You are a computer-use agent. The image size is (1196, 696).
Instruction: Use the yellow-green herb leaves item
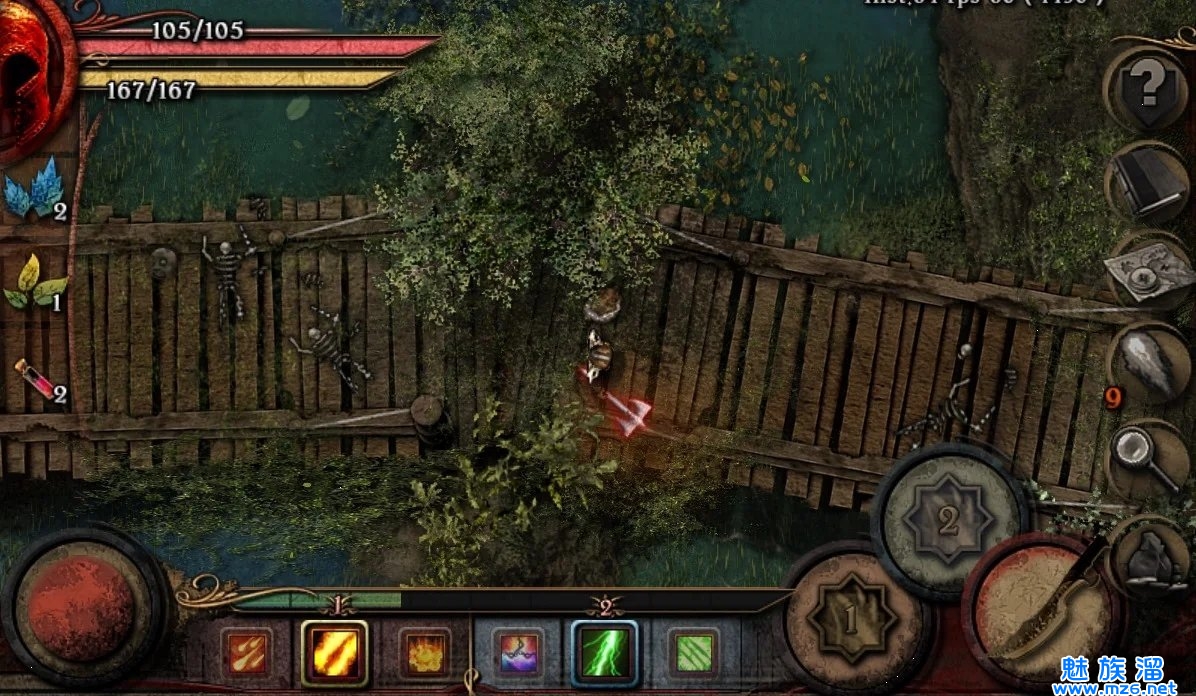coord(34,283)
